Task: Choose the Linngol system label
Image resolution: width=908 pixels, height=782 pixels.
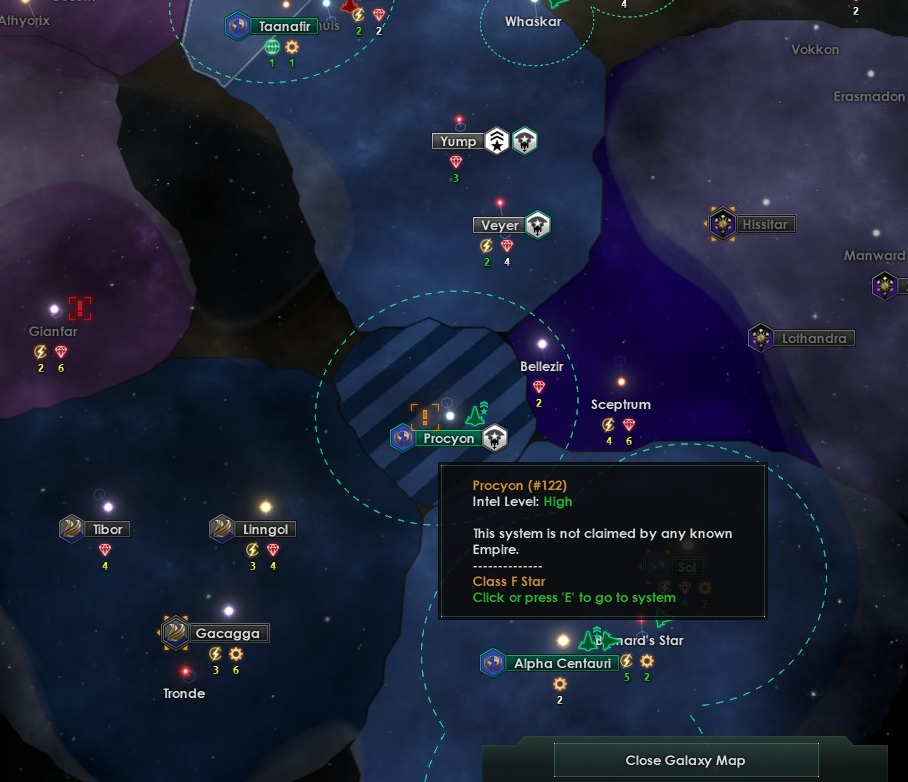Action: pyautogui.click(x=267, y=529)
